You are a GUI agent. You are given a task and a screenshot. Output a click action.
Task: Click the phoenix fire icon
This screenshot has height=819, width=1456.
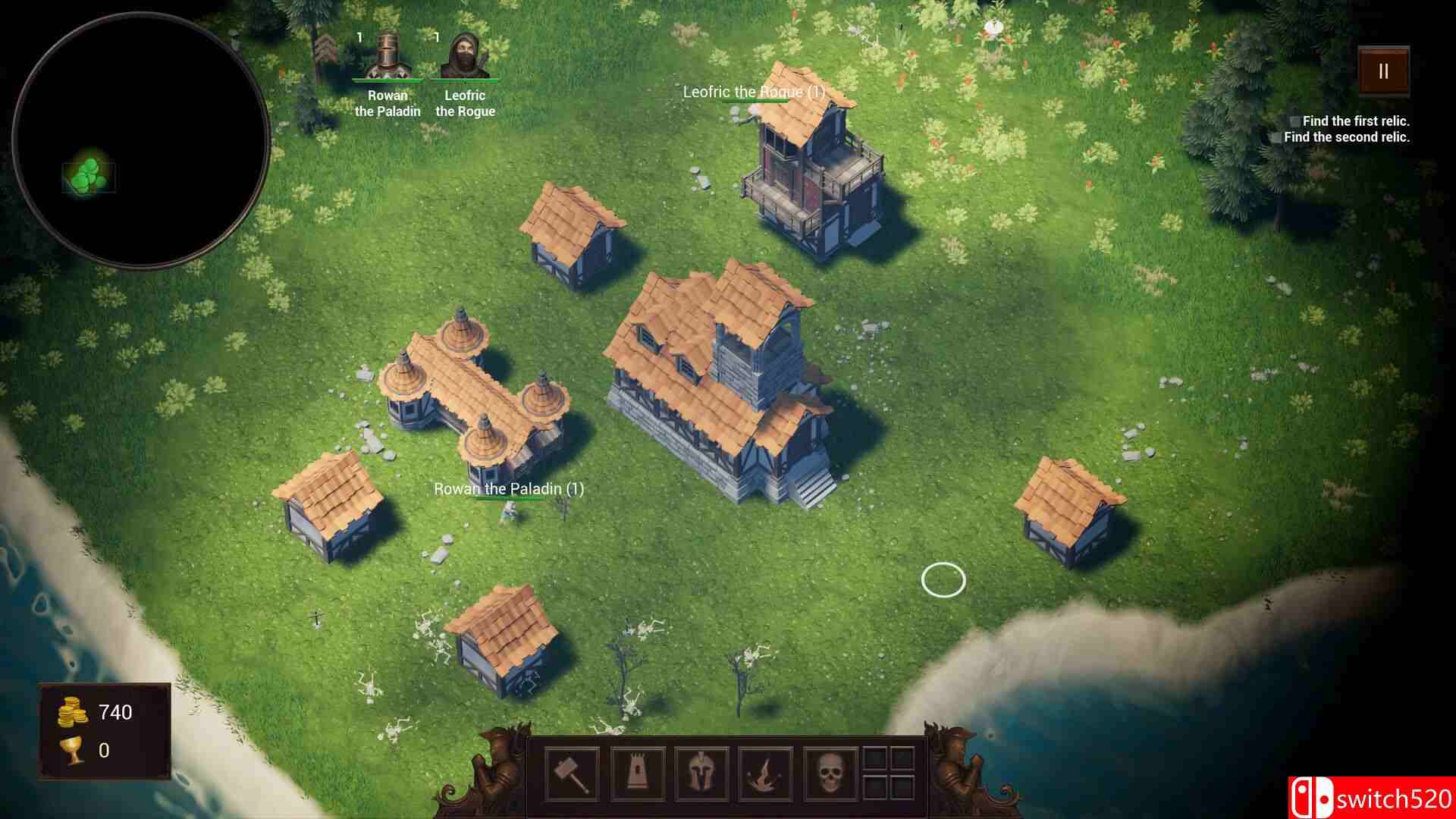pos(764,774)
